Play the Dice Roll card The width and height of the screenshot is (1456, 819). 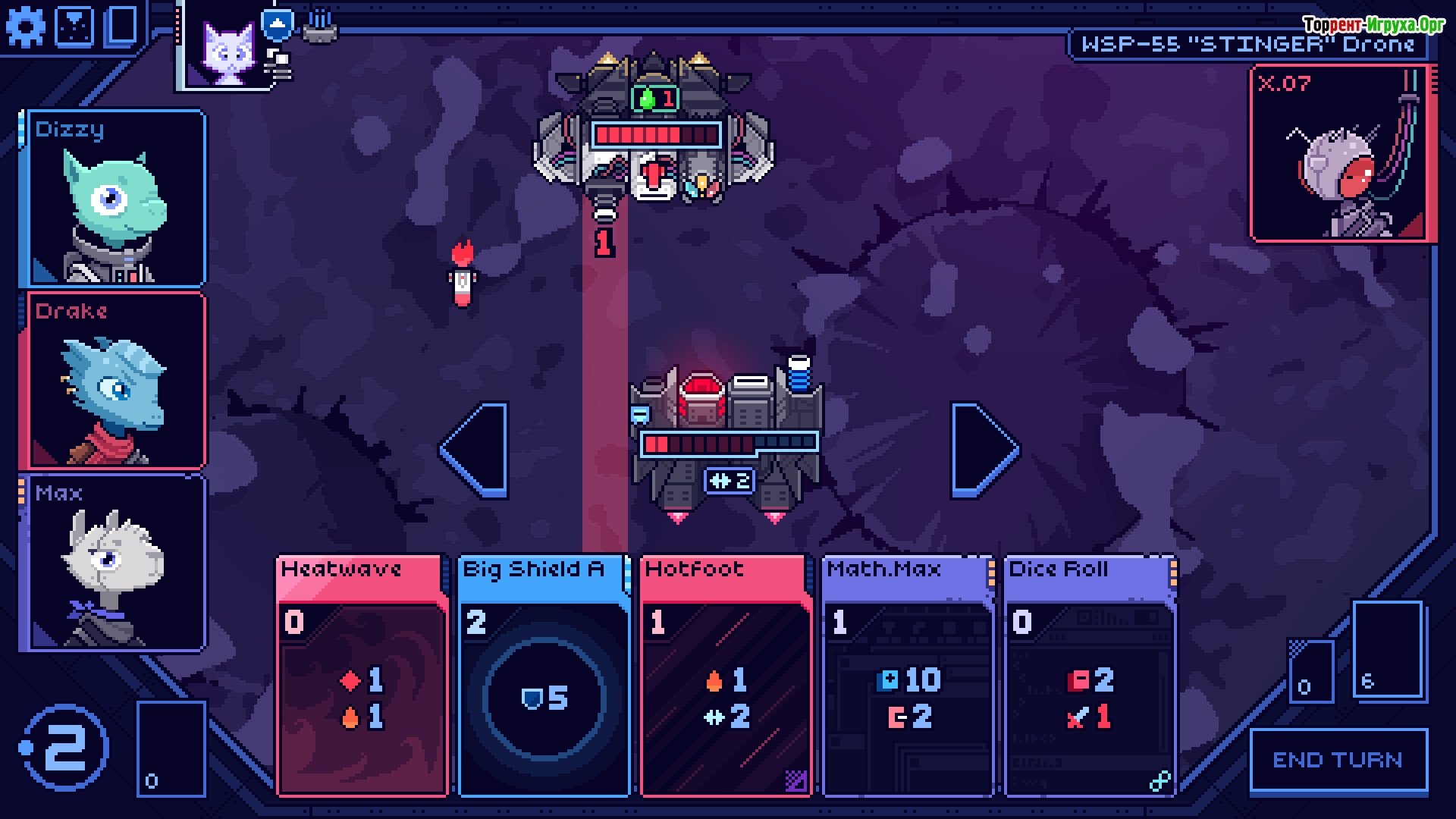click(1090, 675)
